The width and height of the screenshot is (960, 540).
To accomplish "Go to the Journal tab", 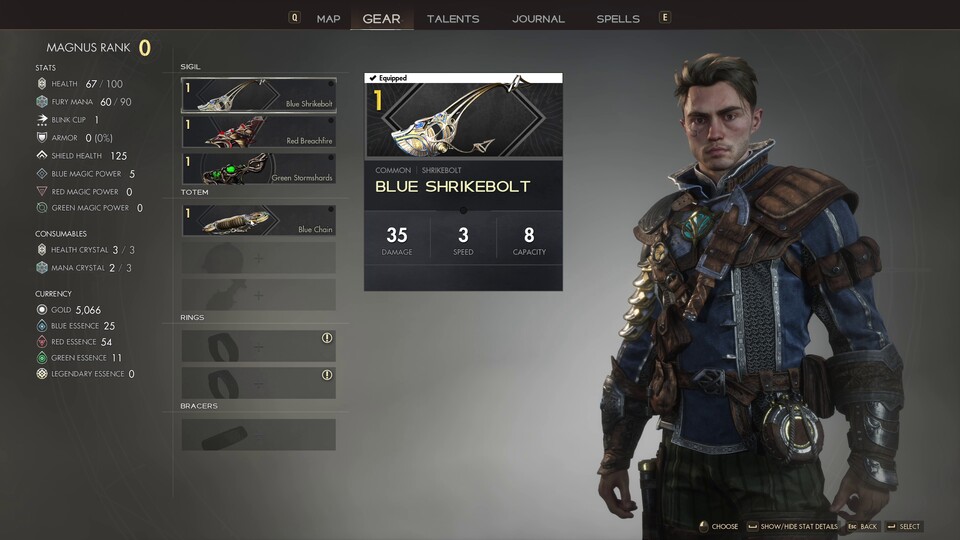I will click(538, 18).
